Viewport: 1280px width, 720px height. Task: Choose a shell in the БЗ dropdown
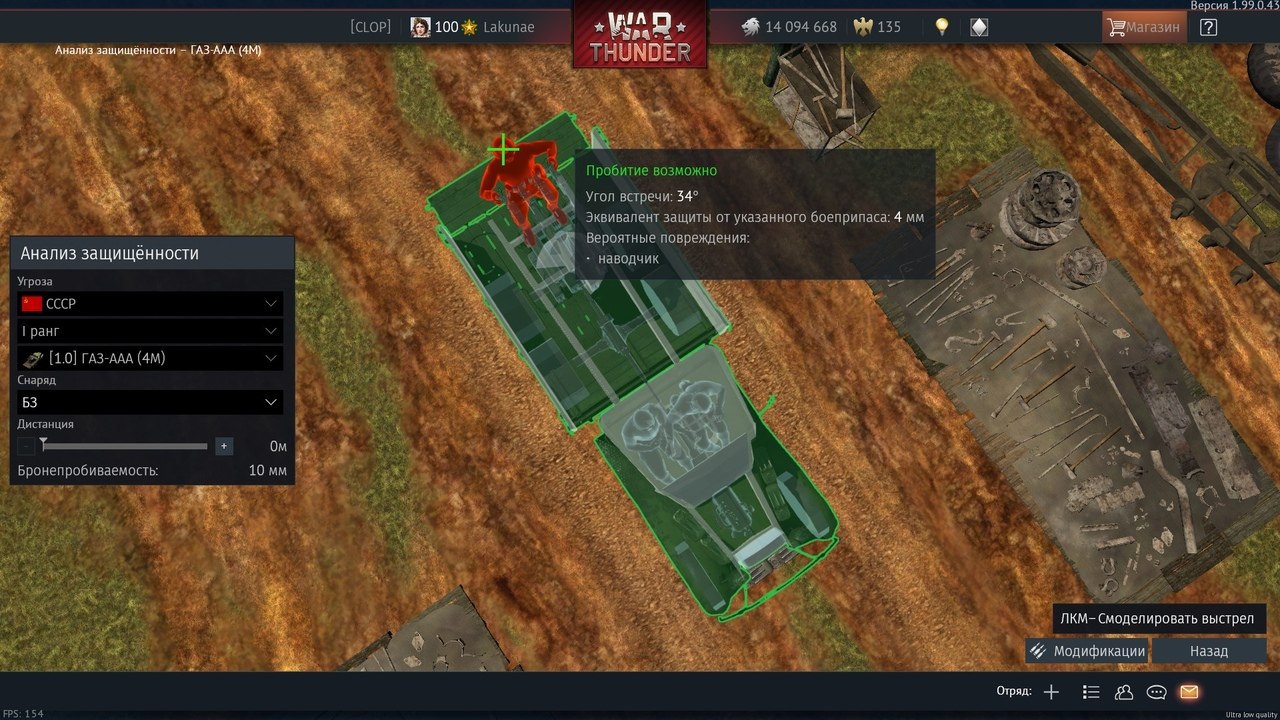tap(150, 402)
